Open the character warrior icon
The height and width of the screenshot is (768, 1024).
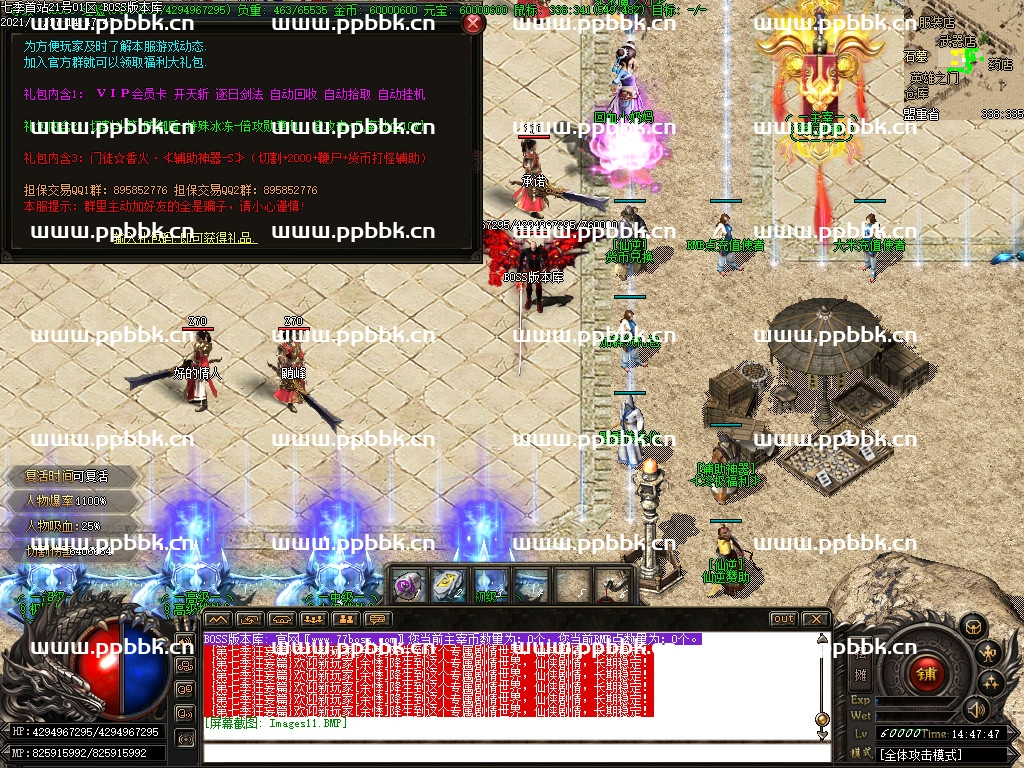(989, 655)
